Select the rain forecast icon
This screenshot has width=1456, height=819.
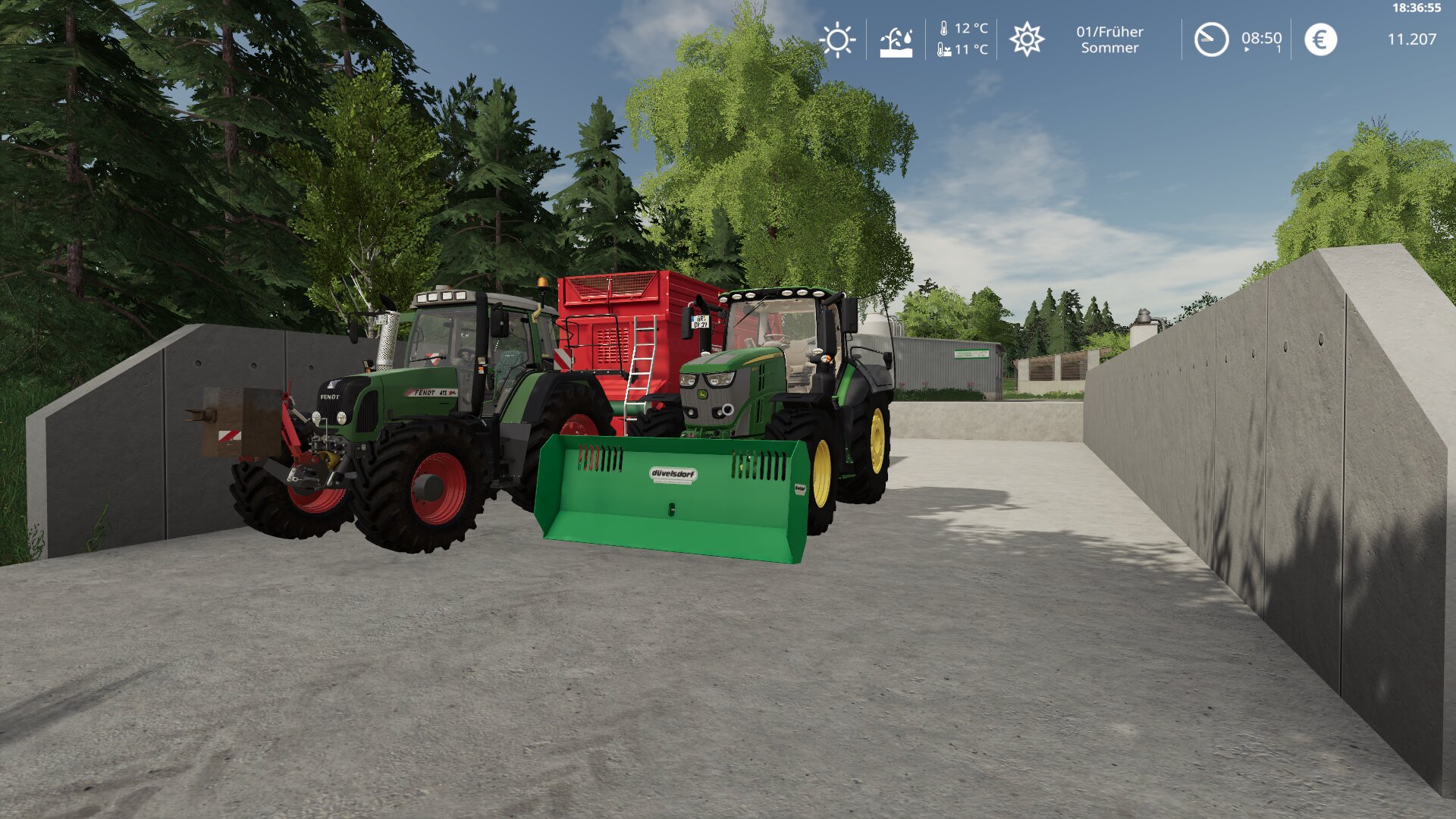[x=896, y=41]
